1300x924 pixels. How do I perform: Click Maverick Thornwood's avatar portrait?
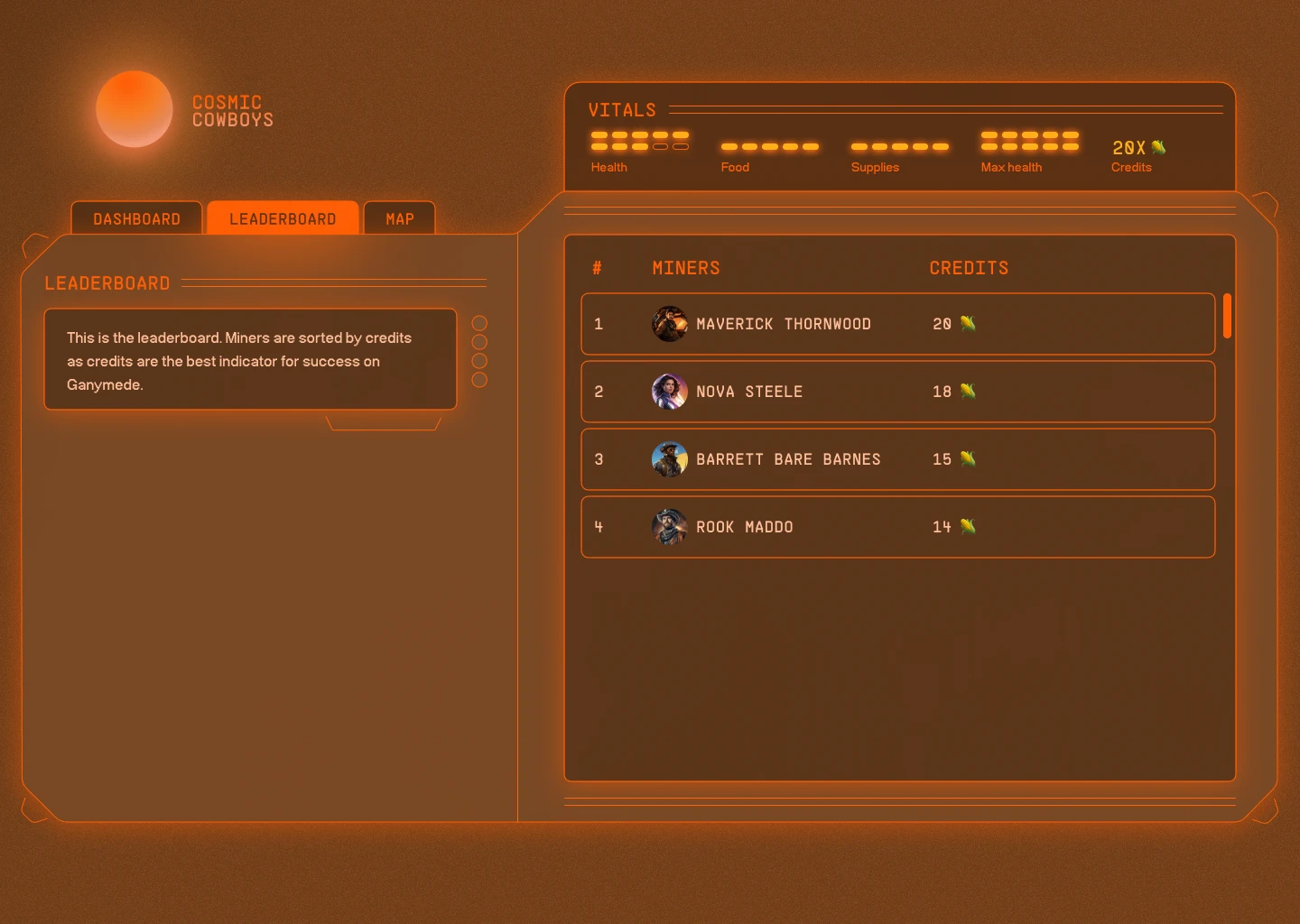670,324
